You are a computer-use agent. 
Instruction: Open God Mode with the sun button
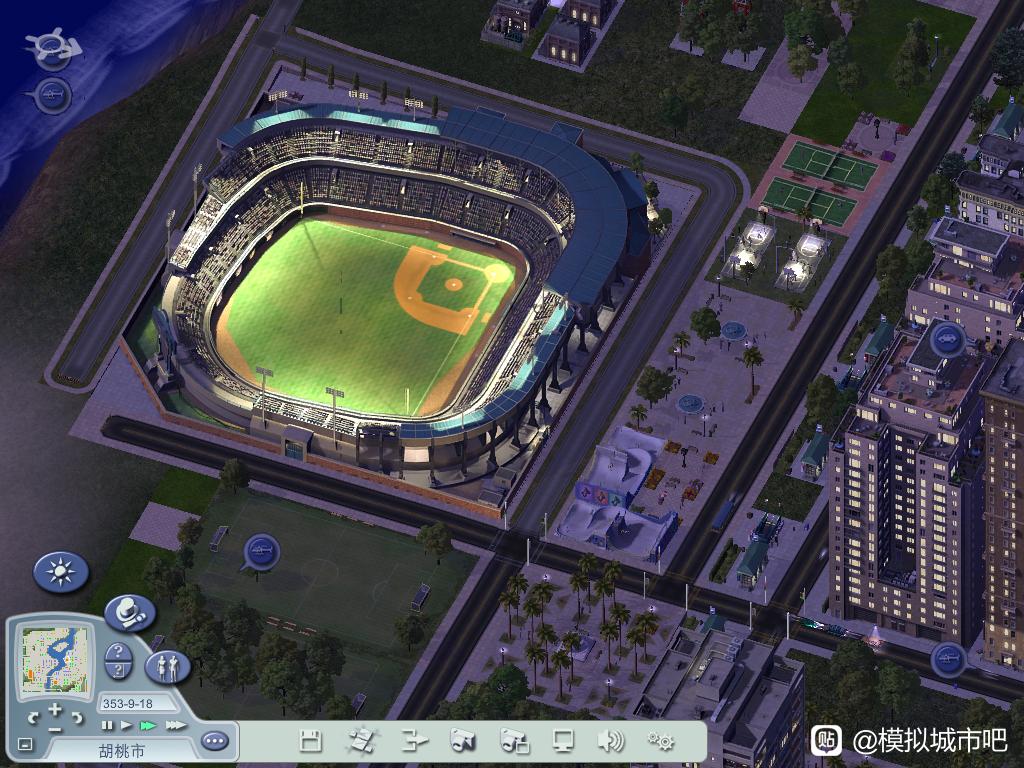click(61, 572)
